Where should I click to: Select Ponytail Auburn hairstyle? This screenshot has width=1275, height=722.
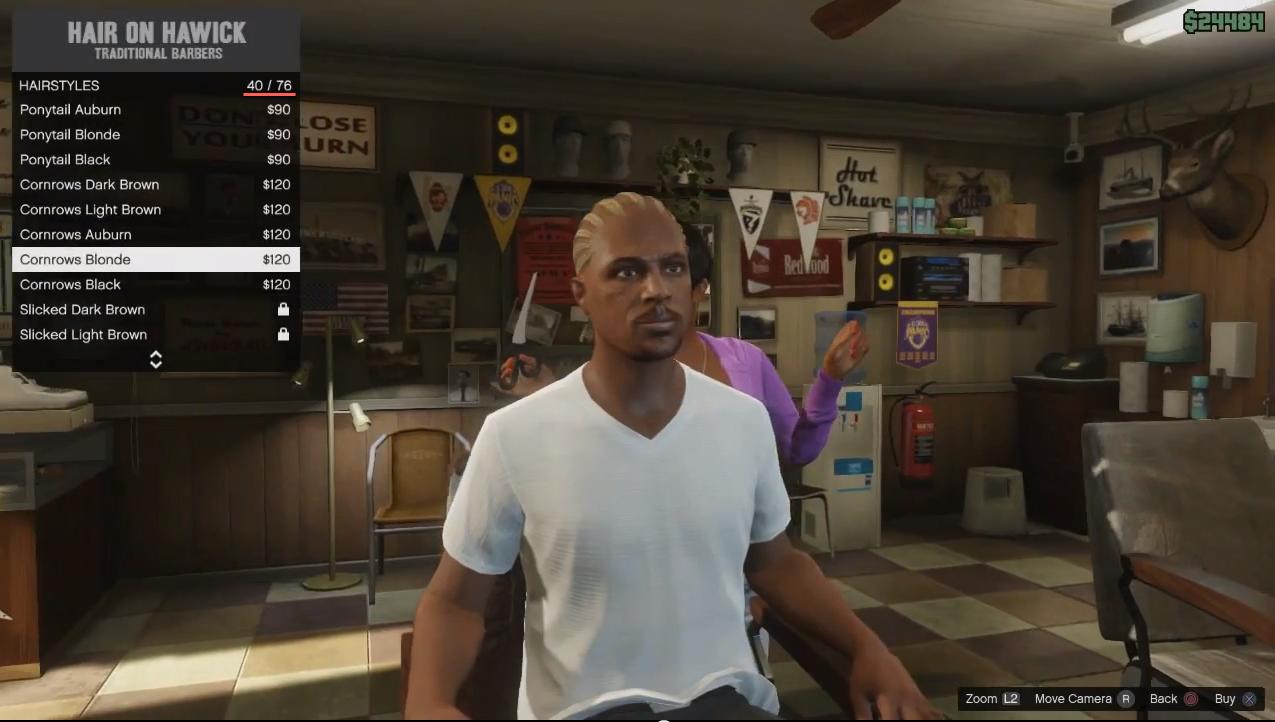point(155,110)
